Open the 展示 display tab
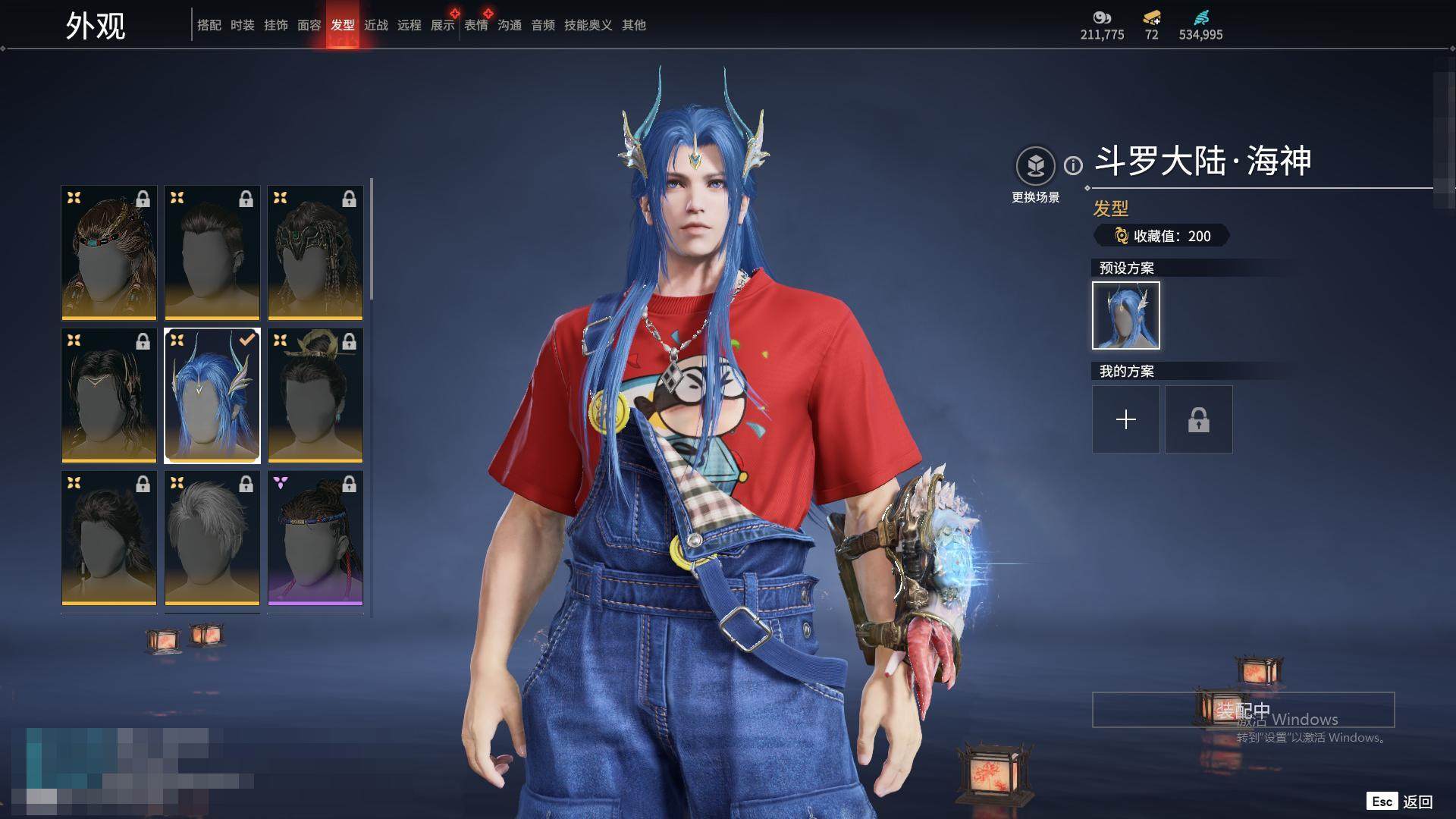The width and height of the screenshot is (1456, 819). point(443,25)
